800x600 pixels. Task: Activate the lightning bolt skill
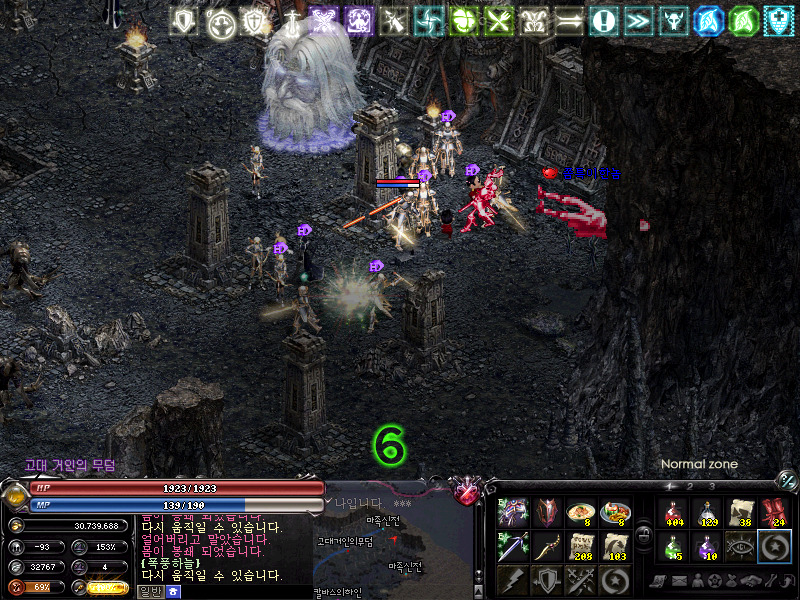[514, 579]
